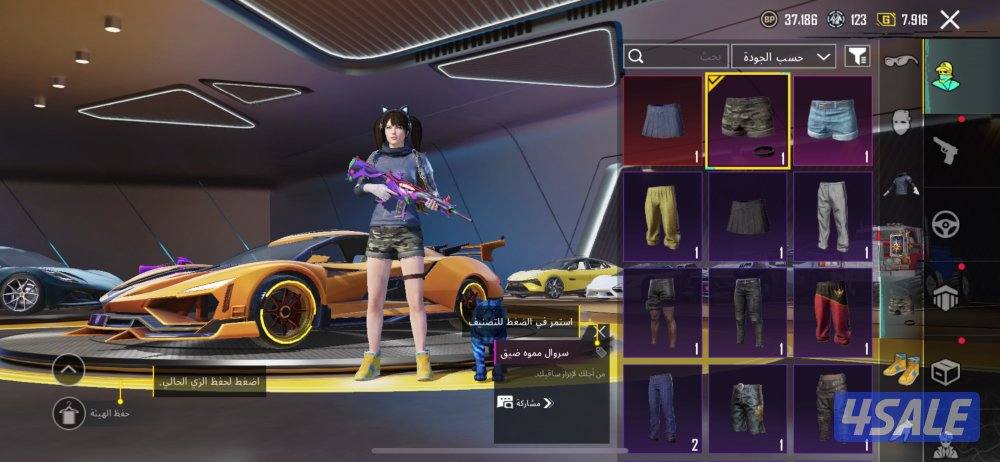
Task: Choose the red and black pants
Action: (x=833, y=312)
